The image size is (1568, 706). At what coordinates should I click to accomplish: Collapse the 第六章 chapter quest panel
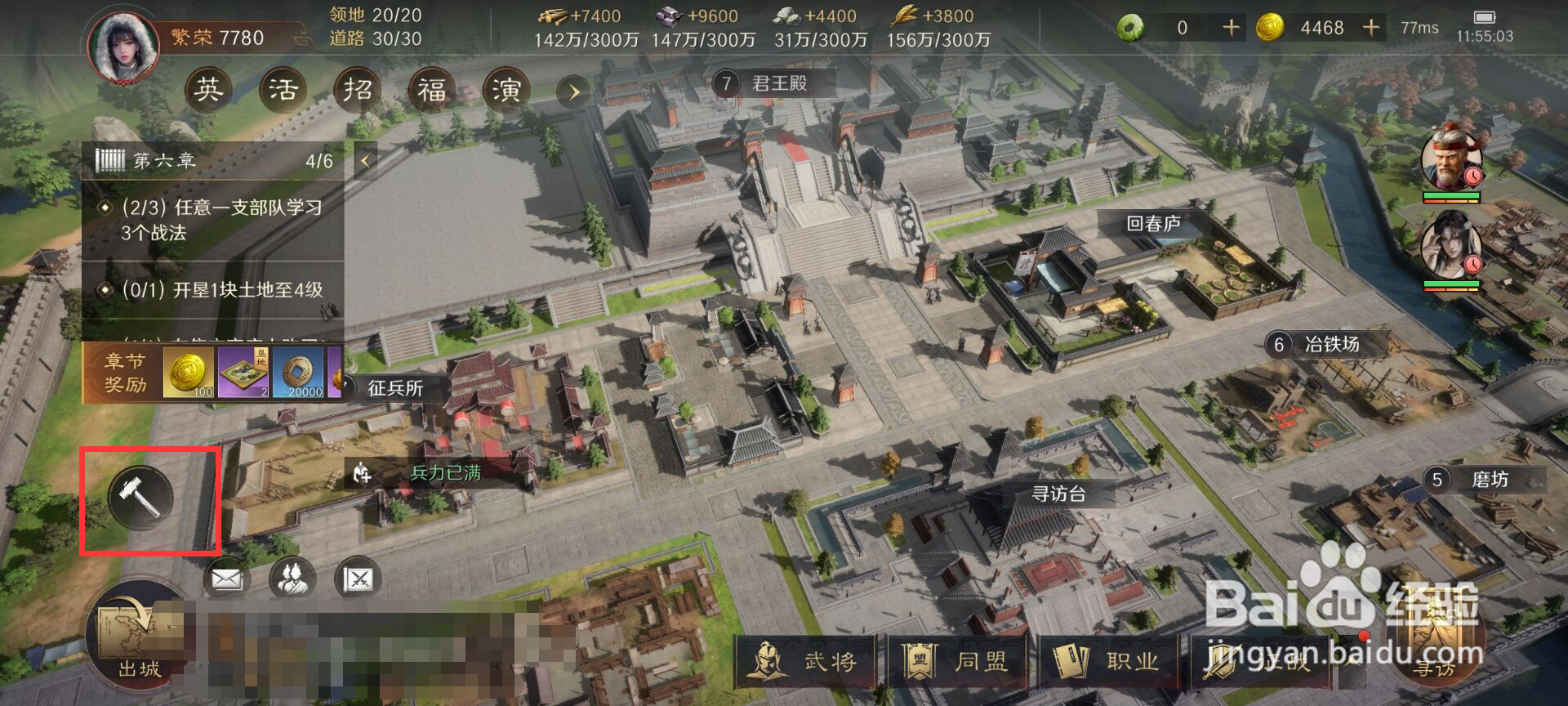point(365,161)
